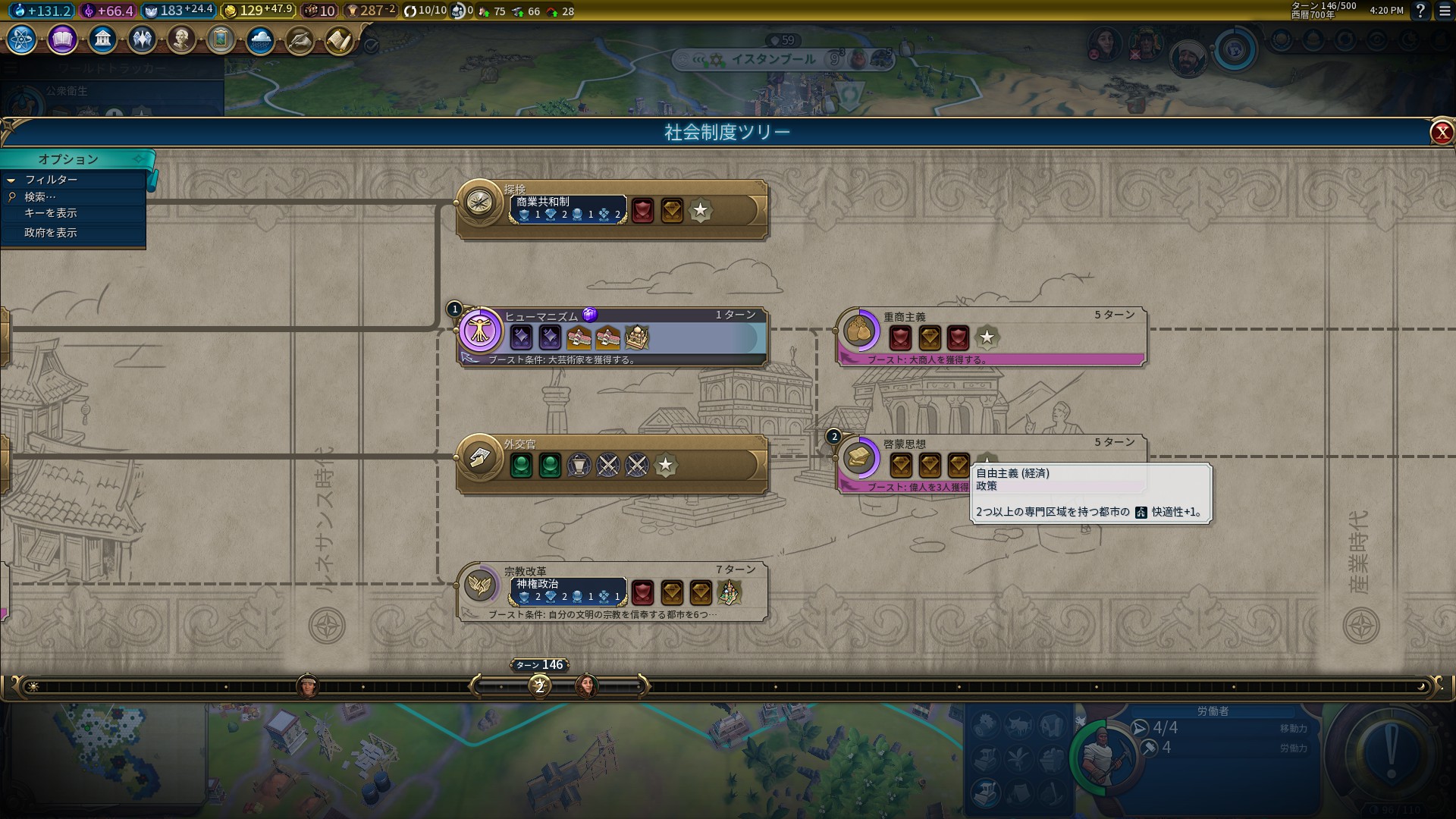
Task: Click the turn 146 timeline marker
Action: [x=540, y=686]
